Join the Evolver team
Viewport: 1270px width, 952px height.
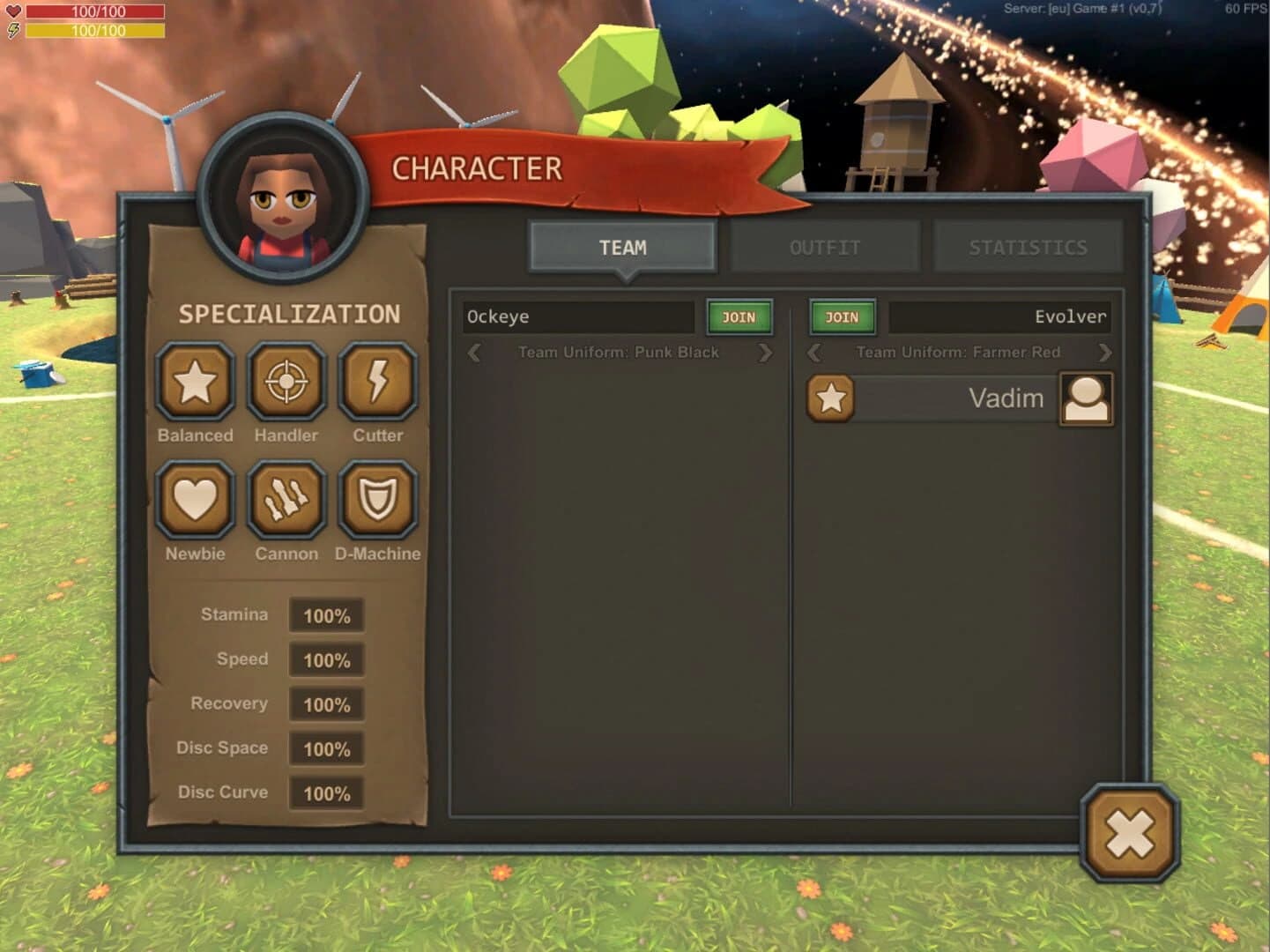(842, 317)
